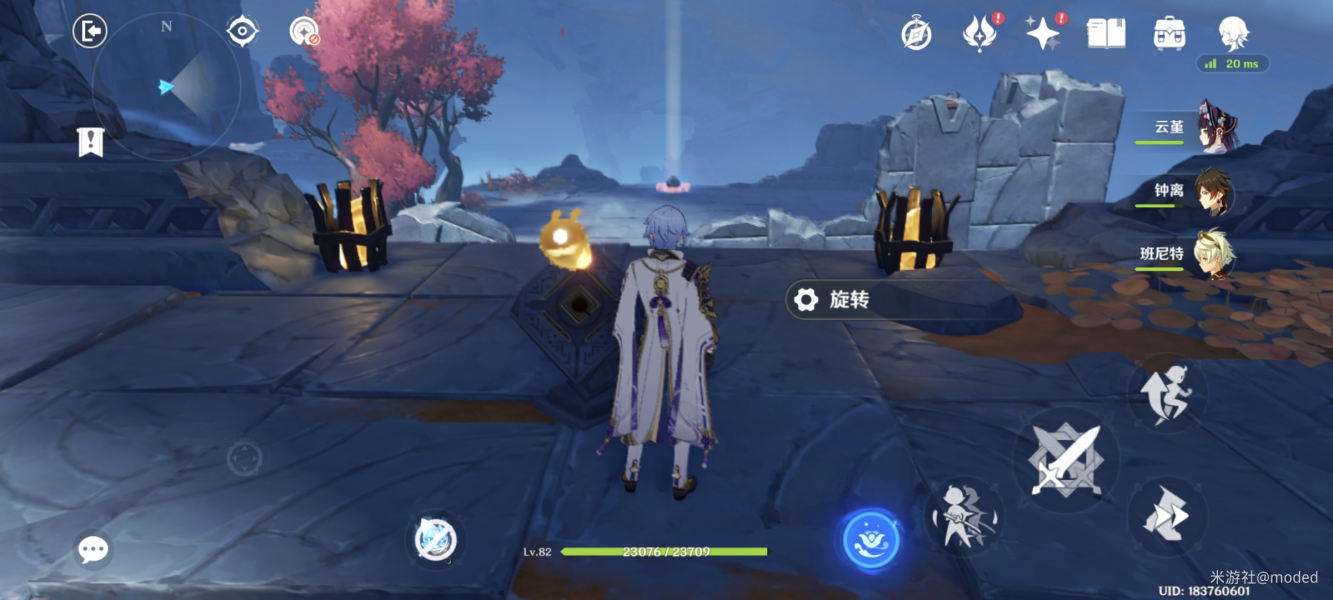Viewport: 1333px width, 600px height.
Task: Open the chat speech bubble
Action: [x=93, y=548]
